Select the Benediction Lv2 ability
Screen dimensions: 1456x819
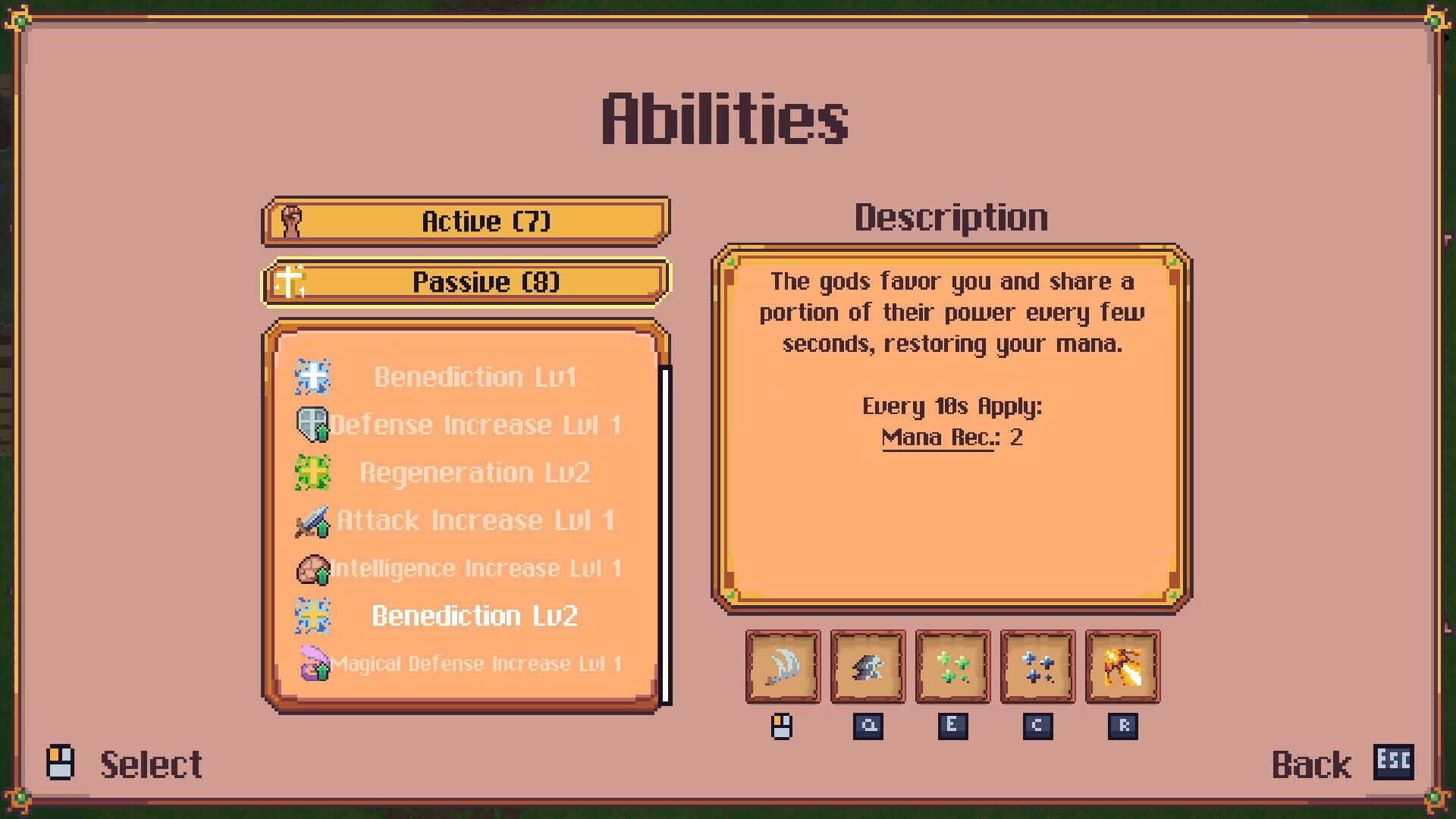(475, 616)
